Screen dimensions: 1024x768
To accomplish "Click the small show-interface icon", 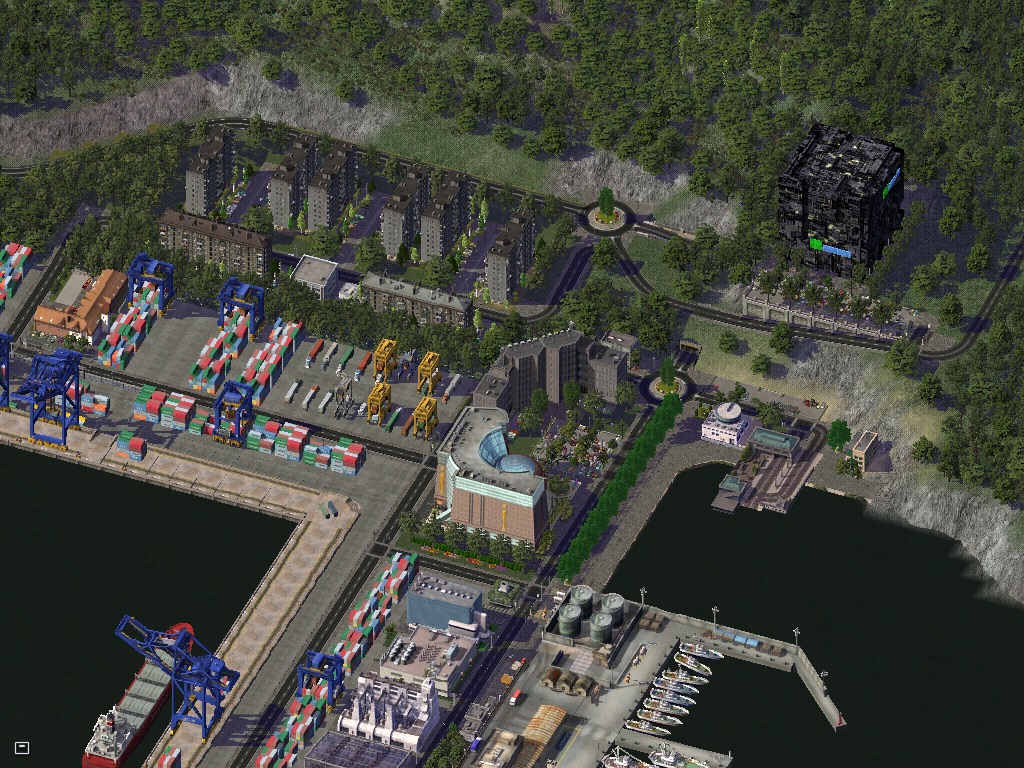I will (22, 747).
